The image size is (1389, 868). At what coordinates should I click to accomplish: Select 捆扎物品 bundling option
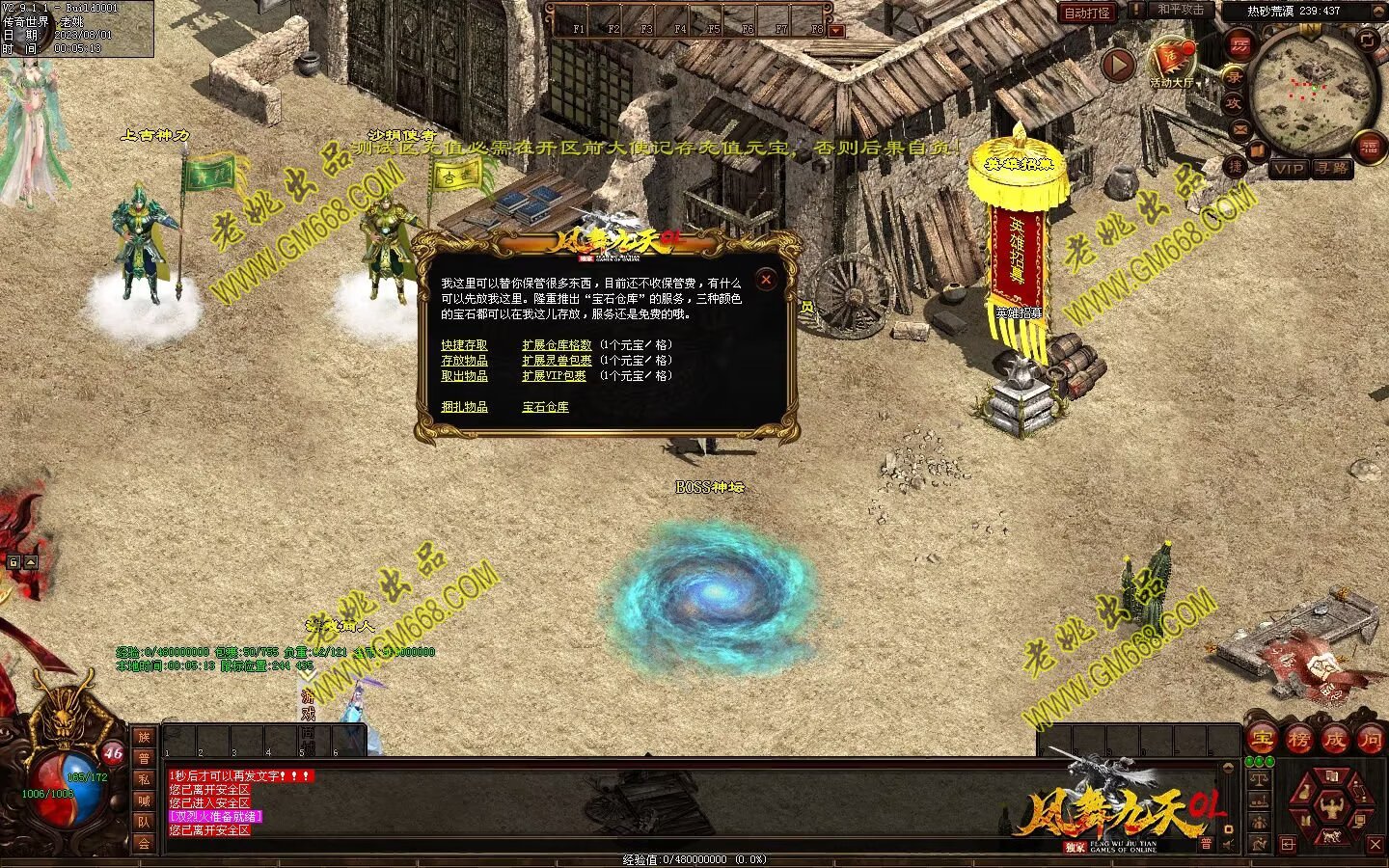(x=464, y=407)
